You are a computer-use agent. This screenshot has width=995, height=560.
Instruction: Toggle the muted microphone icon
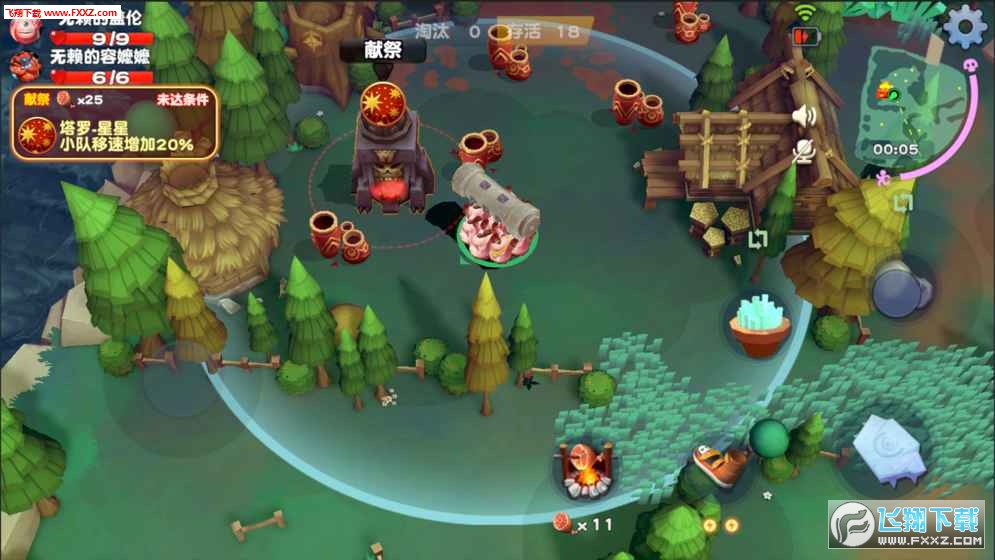(x=803, y=151)
